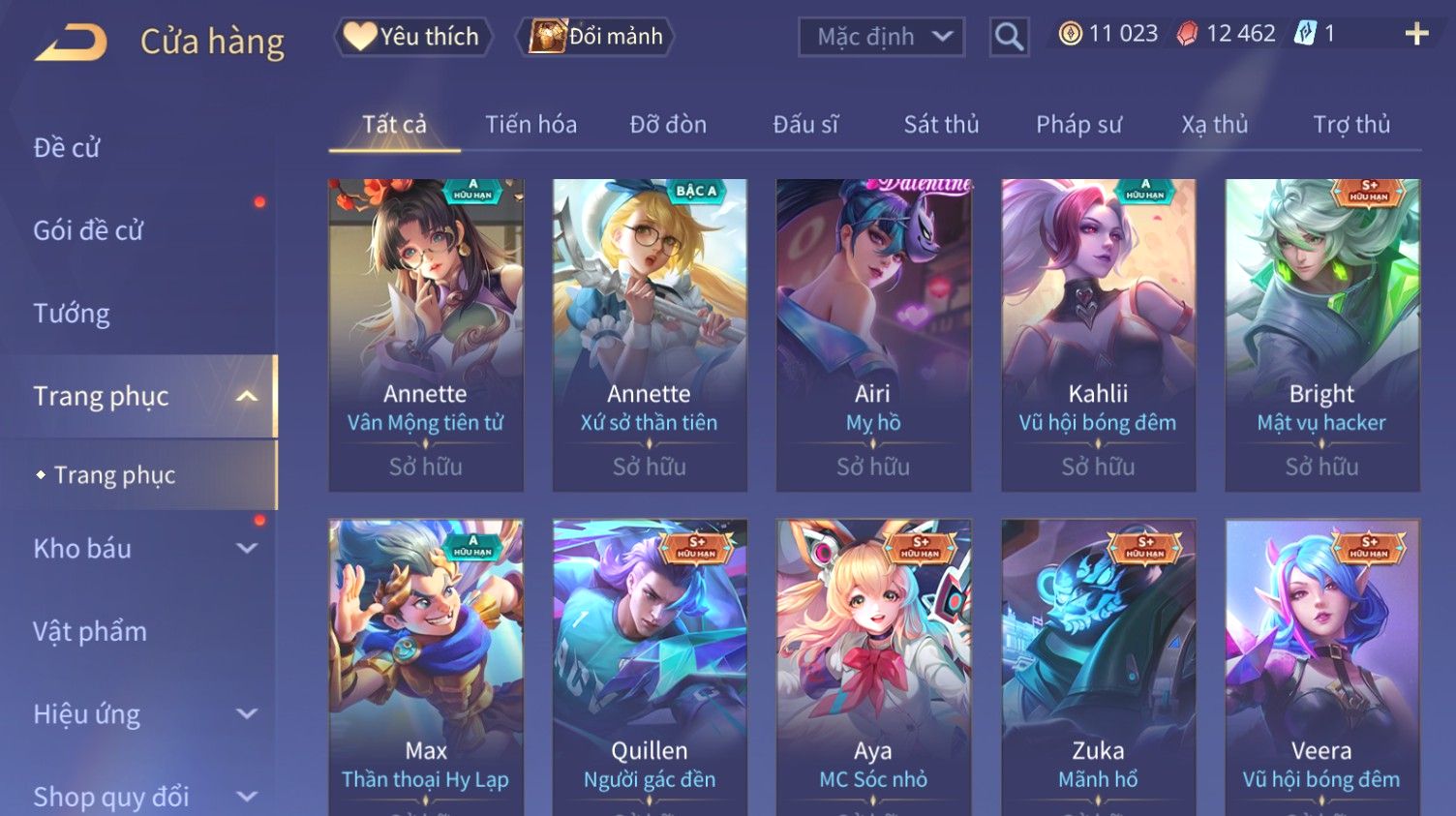Open the Tướng heroes section
1456x816 pixels.
tap(72, 314)
